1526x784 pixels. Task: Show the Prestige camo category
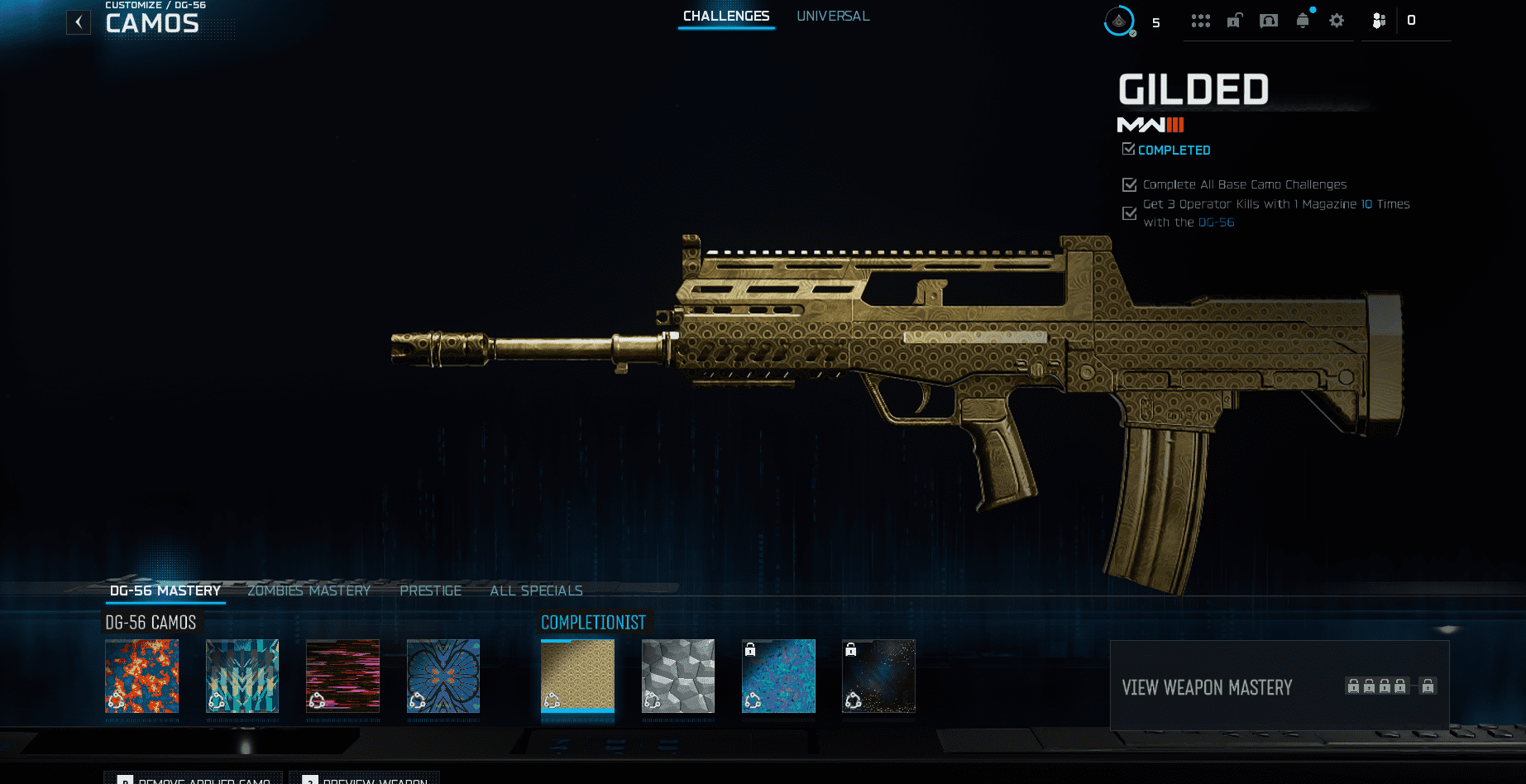(x=430, y=590)
